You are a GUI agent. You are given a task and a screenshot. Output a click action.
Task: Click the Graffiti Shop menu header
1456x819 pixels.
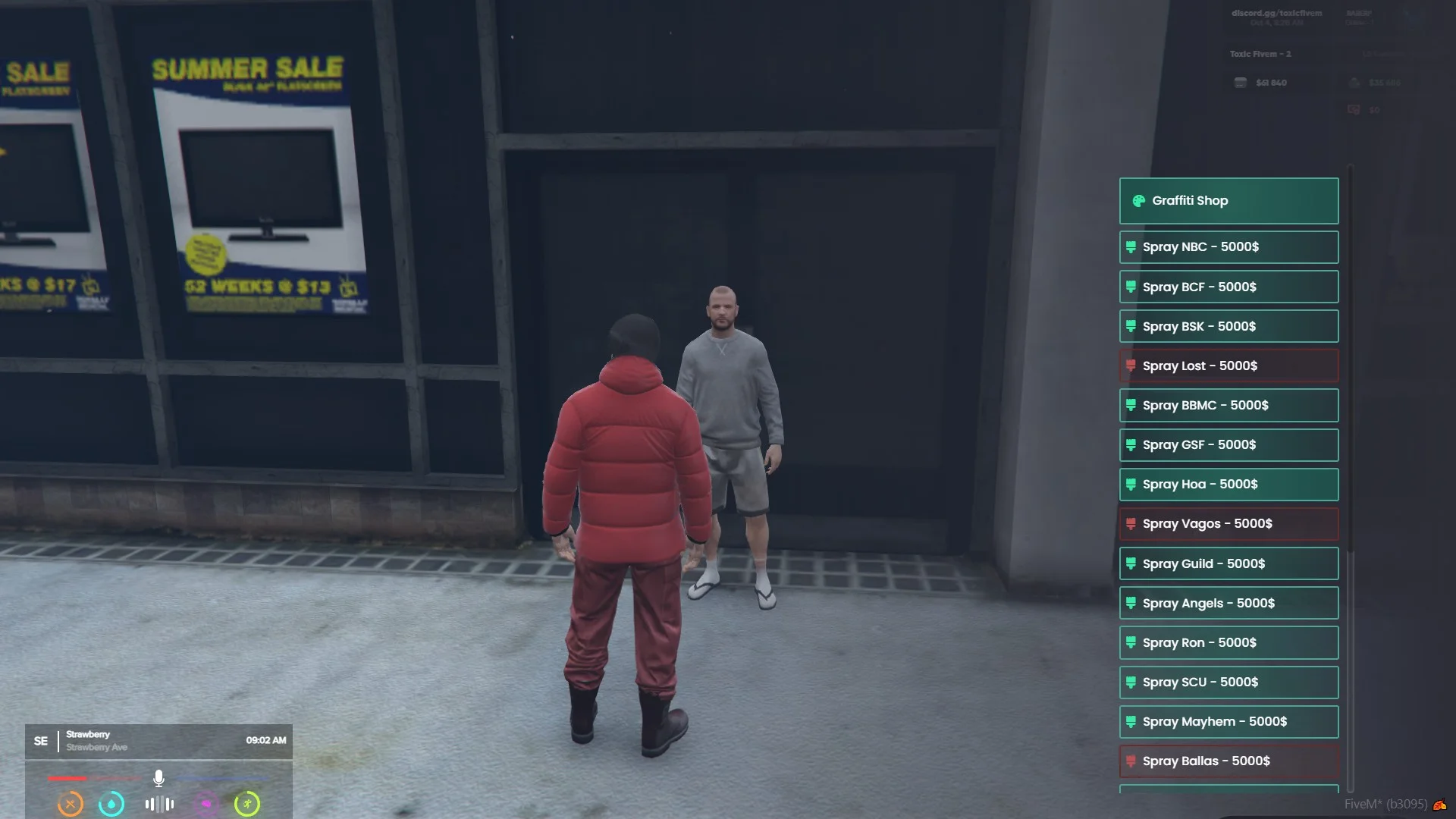pyautogui.click(x=1228, y=201)
